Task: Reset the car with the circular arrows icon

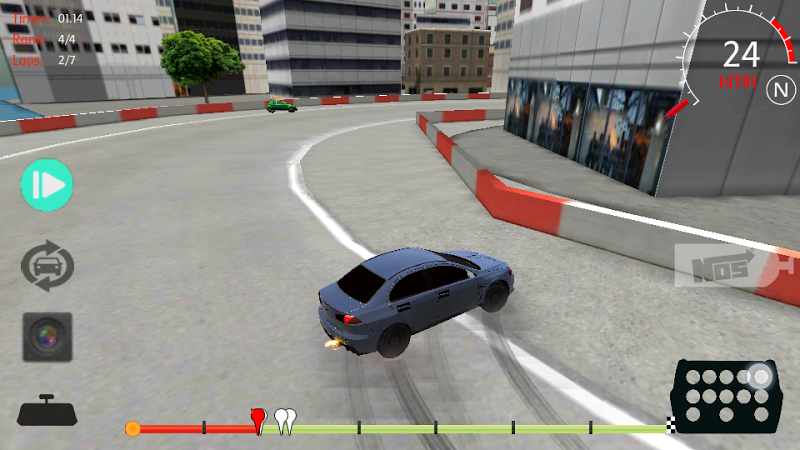Action: click(x=47, y=267)
